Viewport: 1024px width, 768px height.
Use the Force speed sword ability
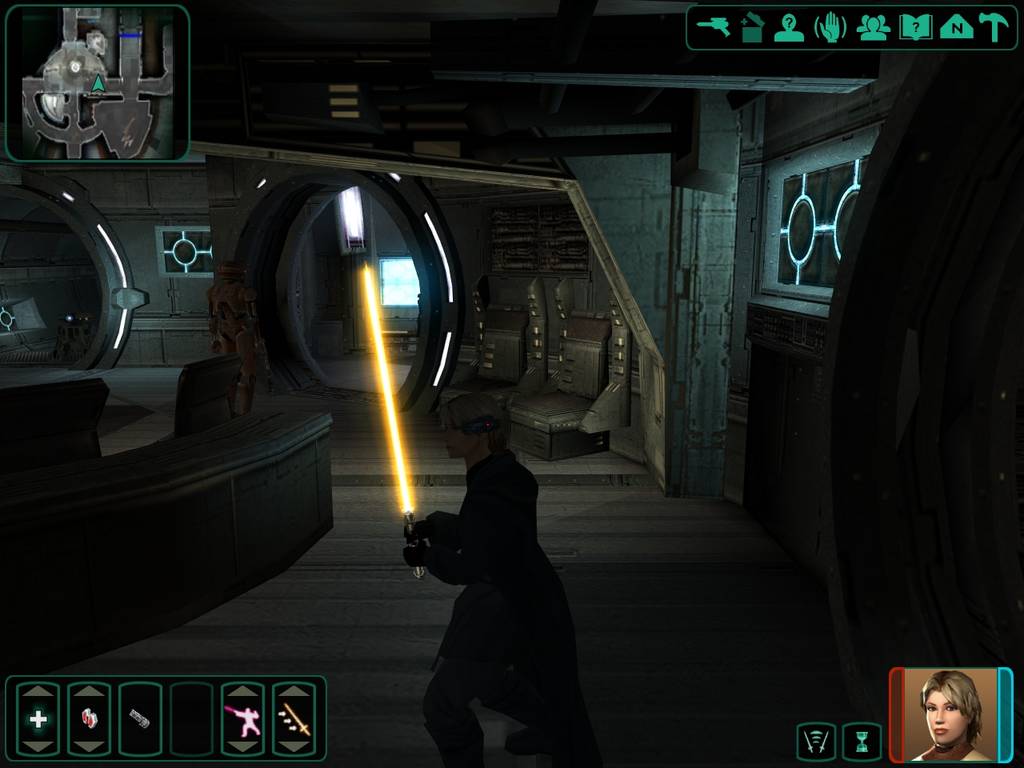294,719
